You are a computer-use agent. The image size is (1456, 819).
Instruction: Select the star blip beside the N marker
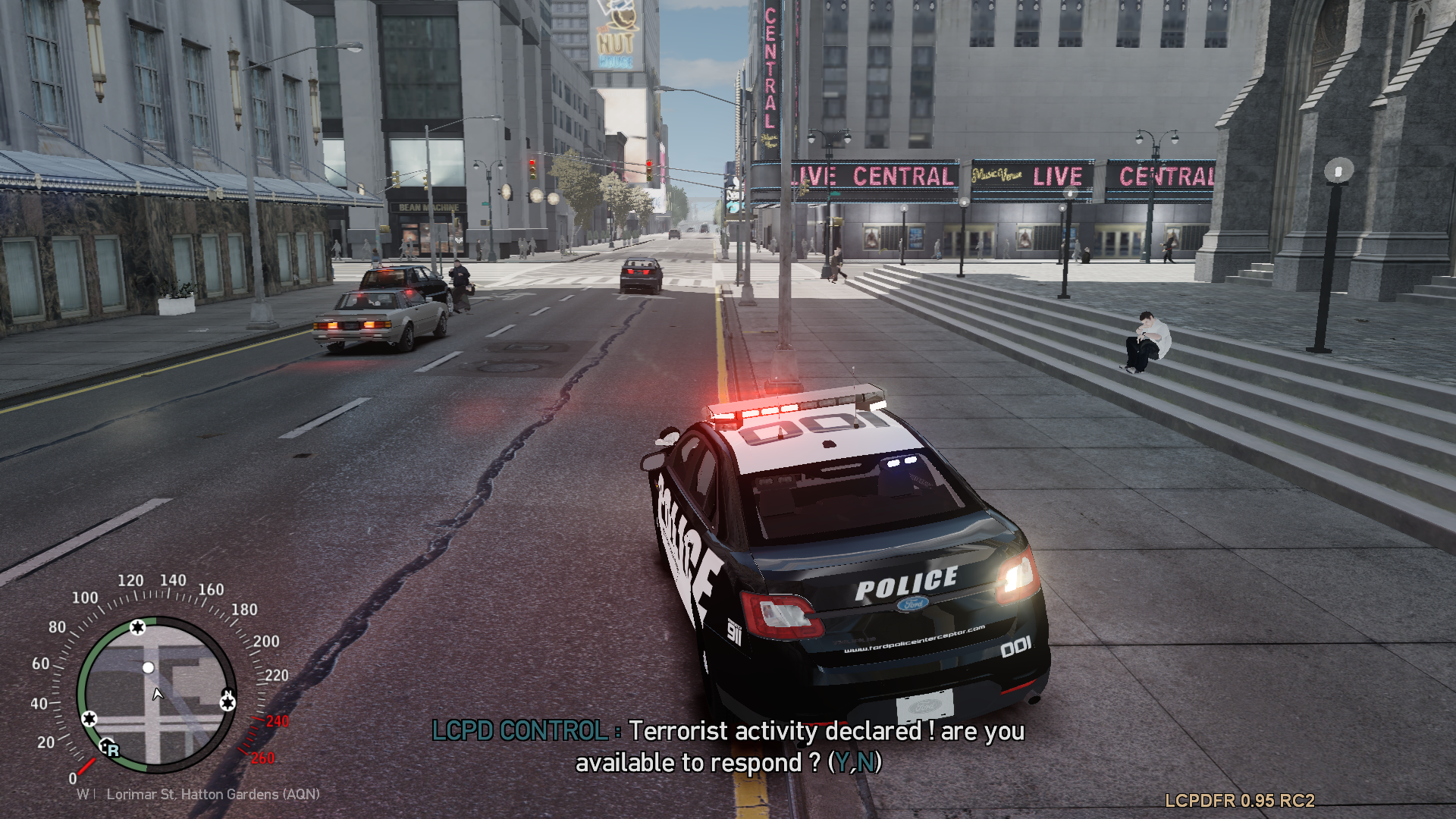point(227,703)
